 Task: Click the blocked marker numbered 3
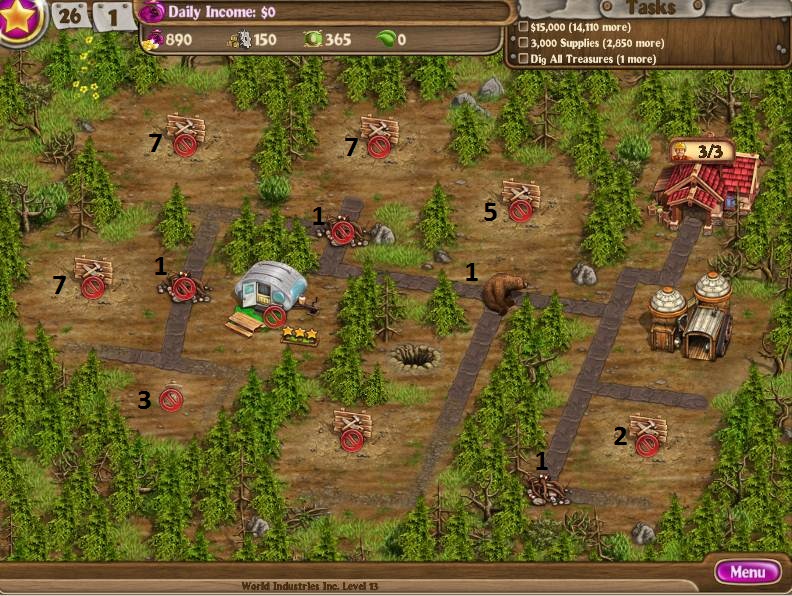click(x=171, y=400)
